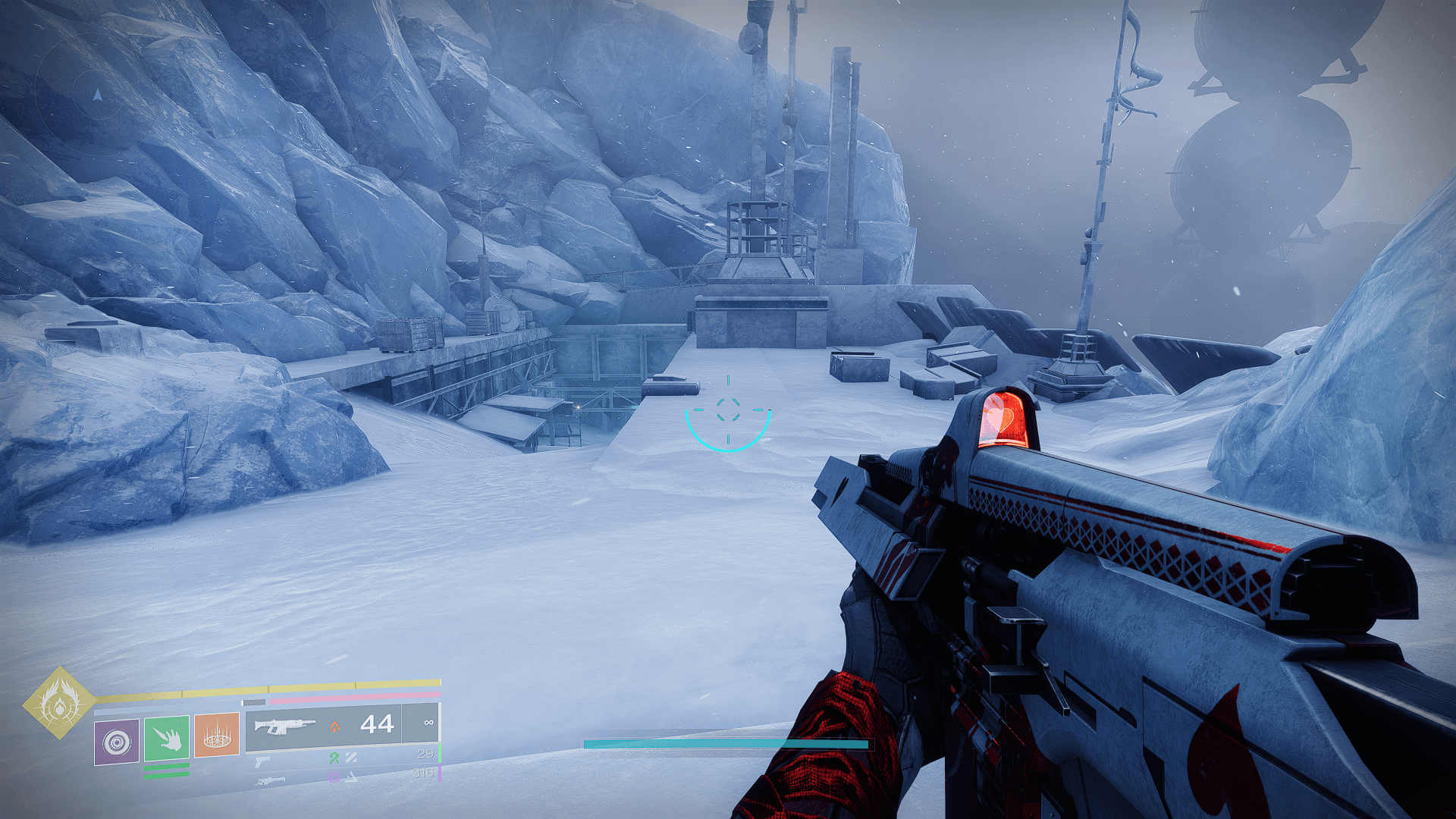This screenshot has height=819, width=1456.
Task: Switch to the stowed sidearm weapon
Action: pos(262,761)
